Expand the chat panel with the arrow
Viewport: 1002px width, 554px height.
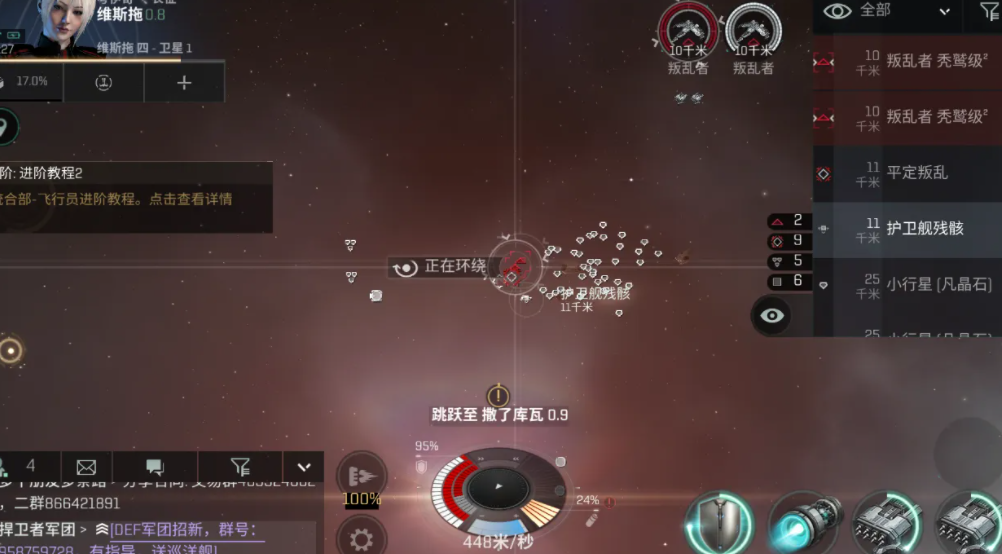click(304, 466)
